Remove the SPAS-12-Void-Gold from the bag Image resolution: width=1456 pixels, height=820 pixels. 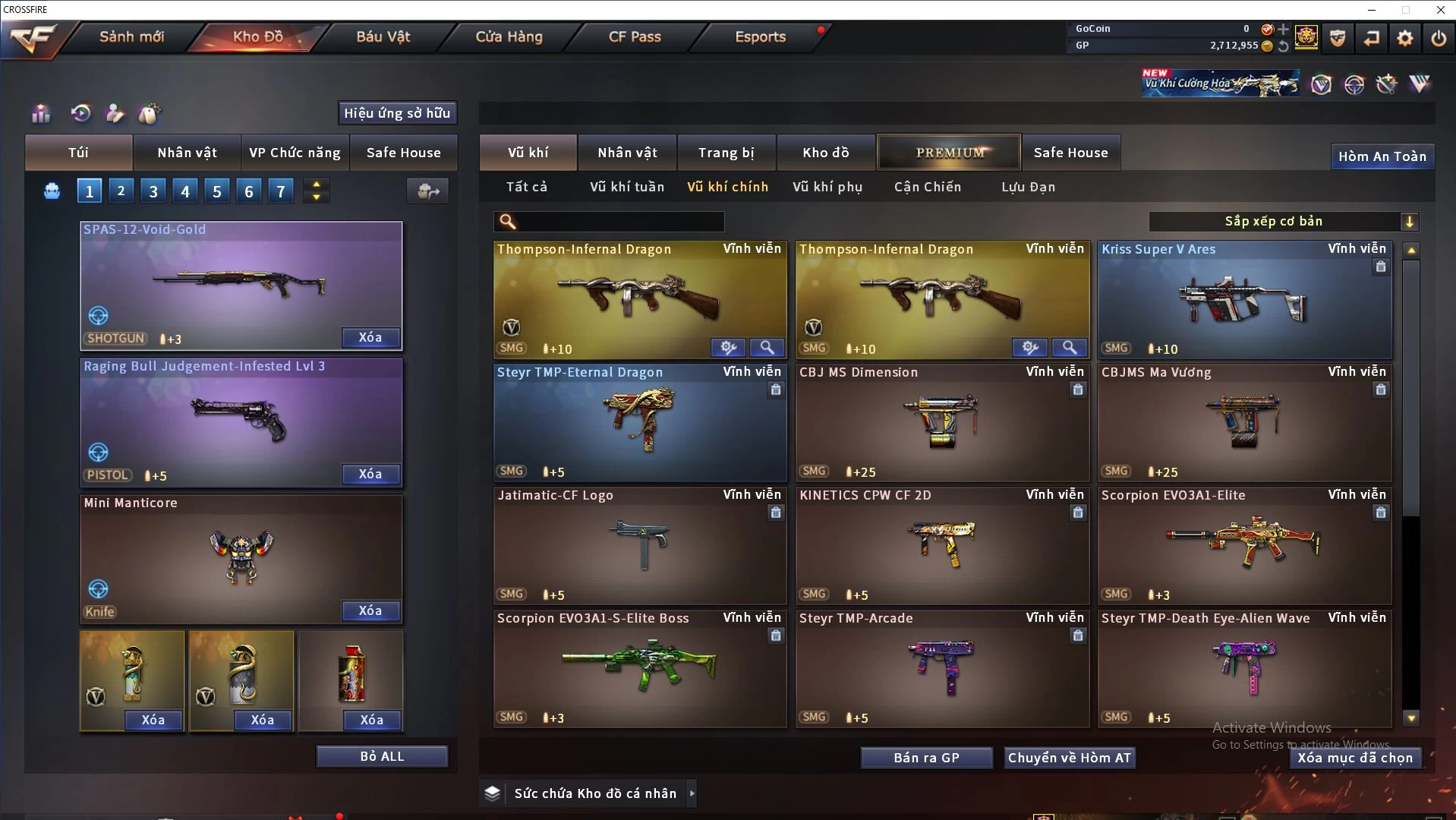370,338
